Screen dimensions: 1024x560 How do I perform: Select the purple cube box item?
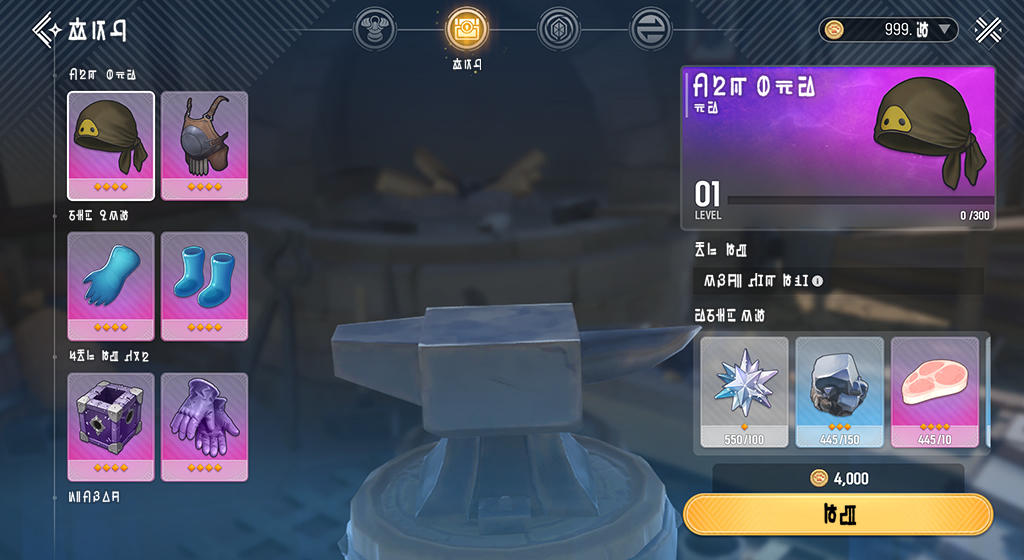coord(111,427)
